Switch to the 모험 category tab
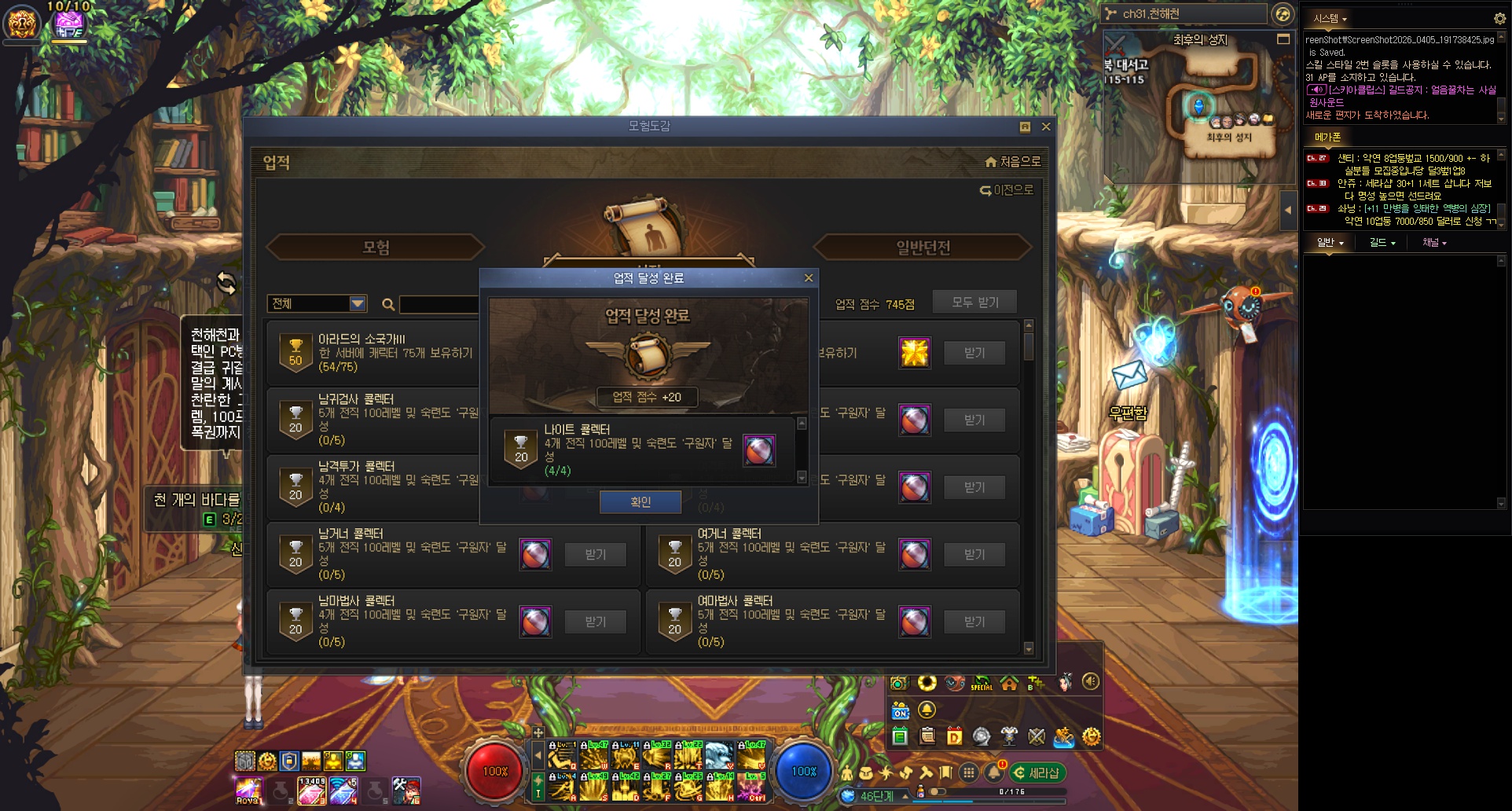 tap(376, 248)
